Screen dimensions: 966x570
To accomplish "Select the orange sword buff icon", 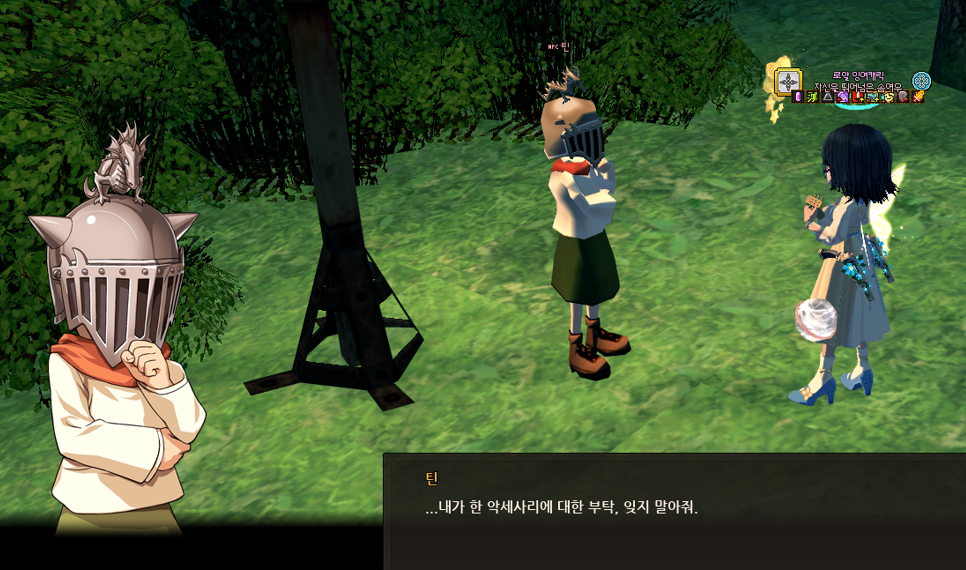I will tap(918, 97).
